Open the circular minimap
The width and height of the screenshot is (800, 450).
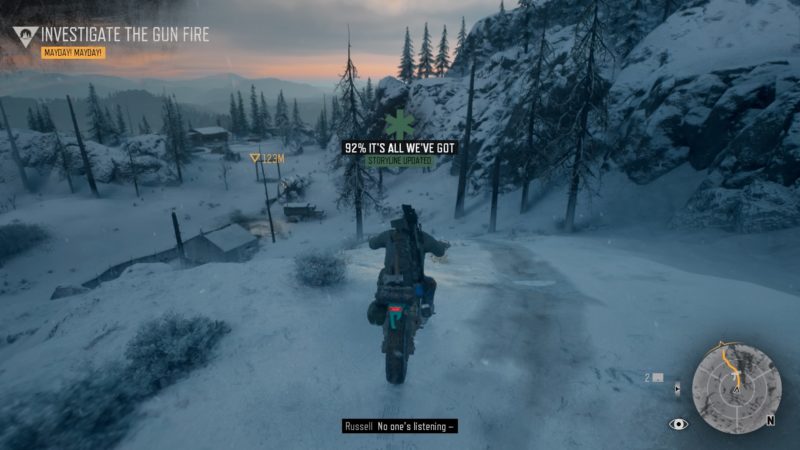737,388
